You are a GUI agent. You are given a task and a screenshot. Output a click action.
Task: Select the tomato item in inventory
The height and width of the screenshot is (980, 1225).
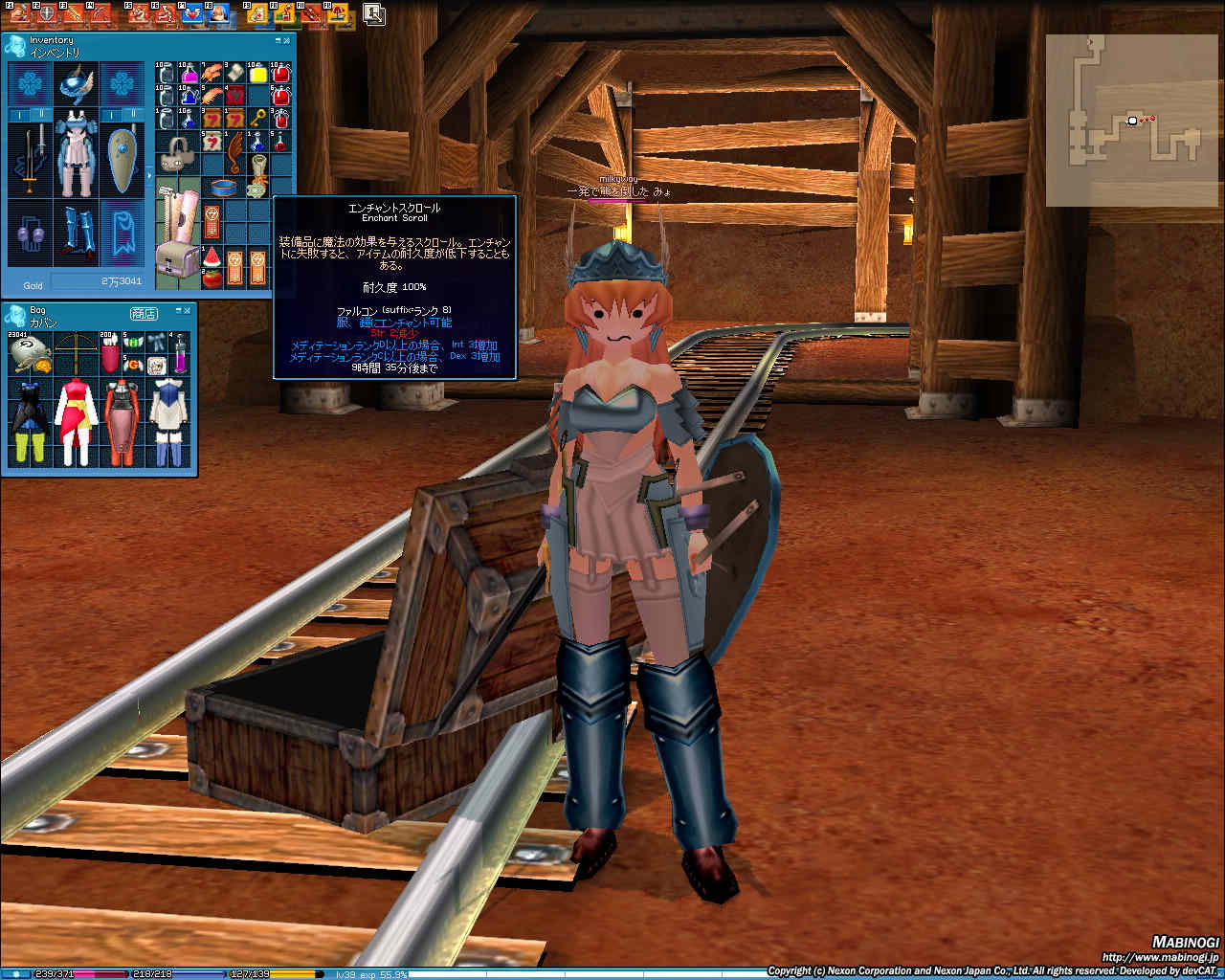coord(212,278)
